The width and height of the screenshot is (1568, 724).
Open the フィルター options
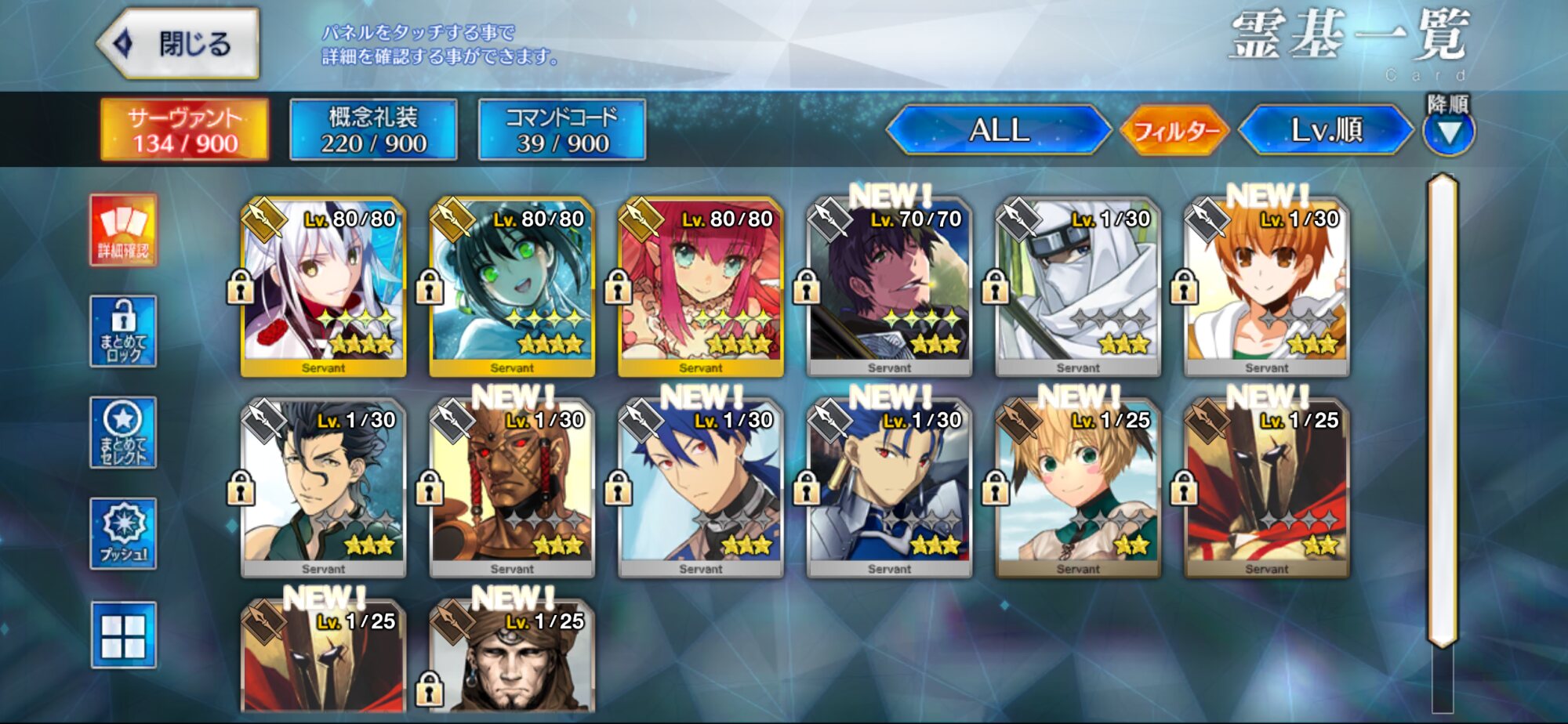[1175, 130]
